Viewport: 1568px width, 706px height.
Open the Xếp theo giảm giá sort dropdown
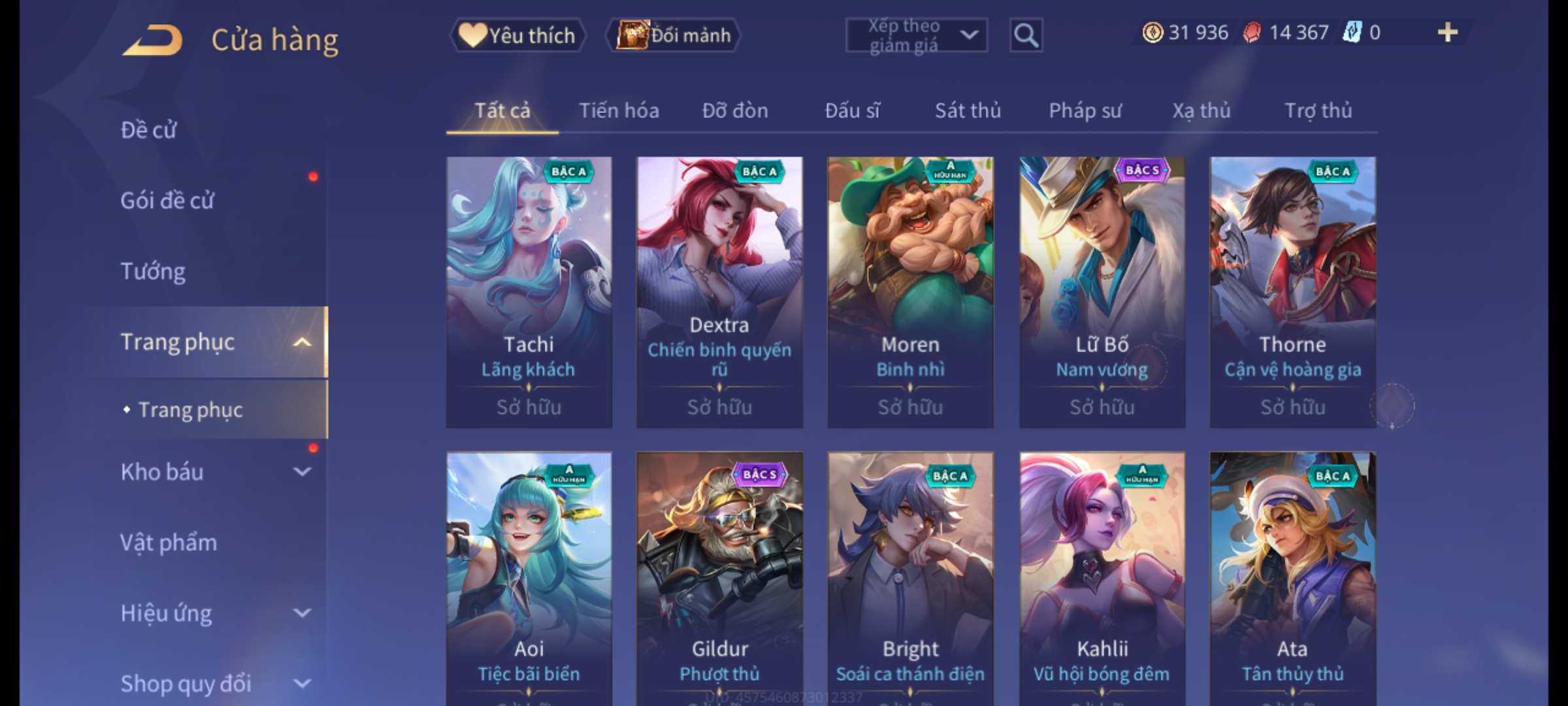click(916, 35)
